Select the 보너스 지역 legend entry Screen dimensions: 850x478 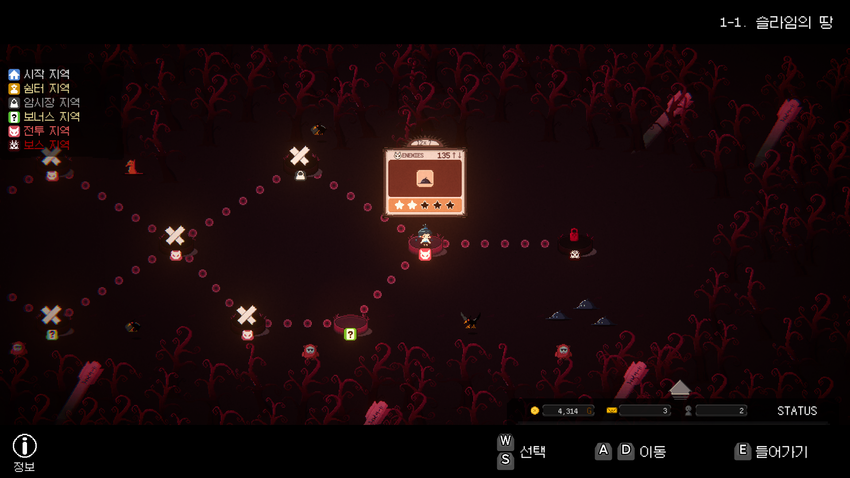[44, 117]
